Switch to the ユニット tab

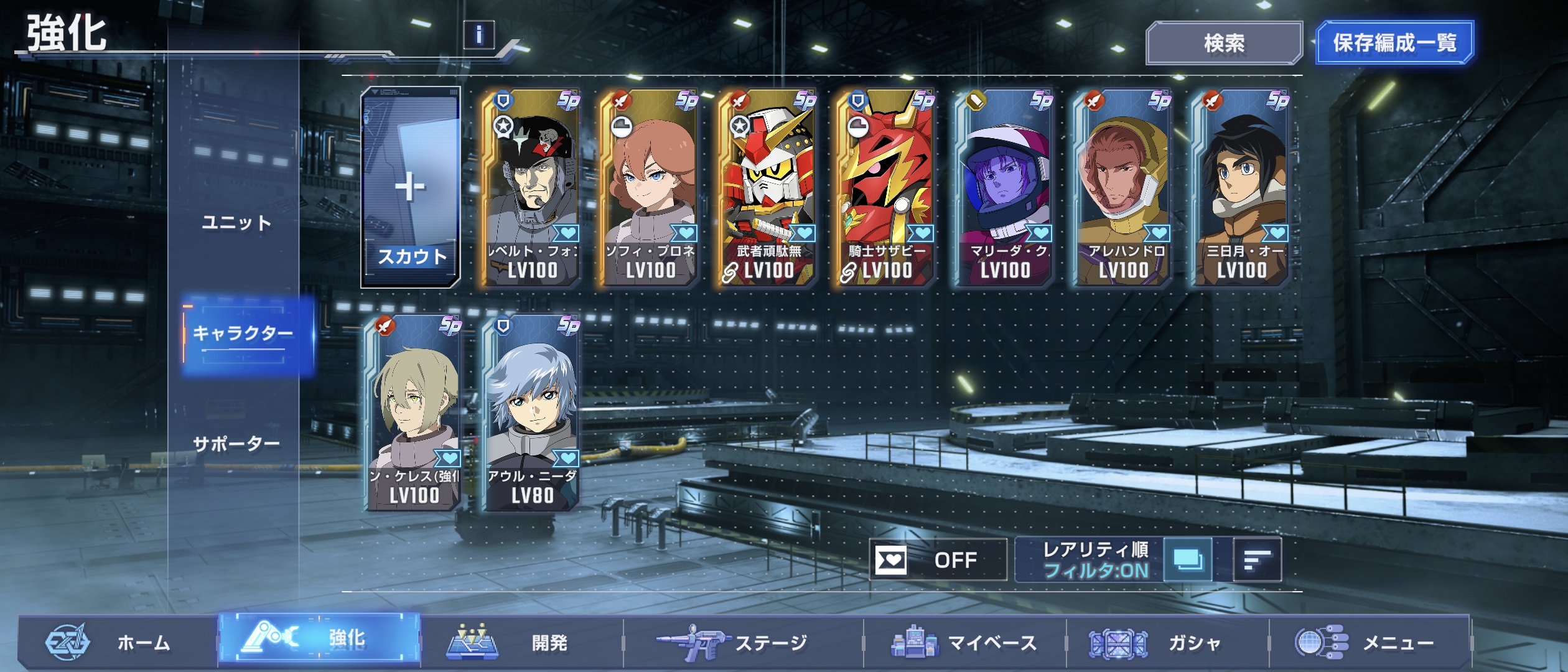(x=236, y=223)
